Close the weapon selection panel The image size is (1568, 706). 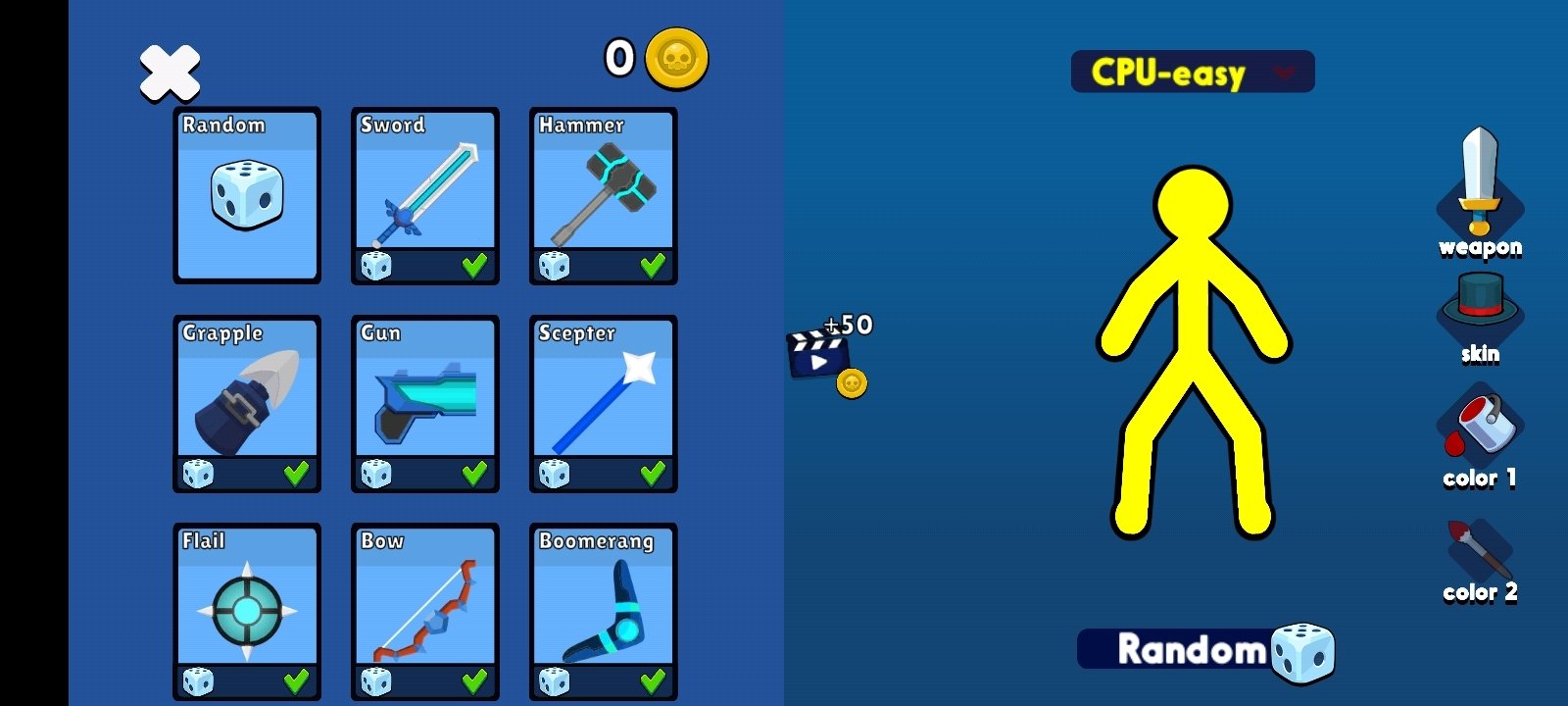pyautogui.click(x=170, y=74)
